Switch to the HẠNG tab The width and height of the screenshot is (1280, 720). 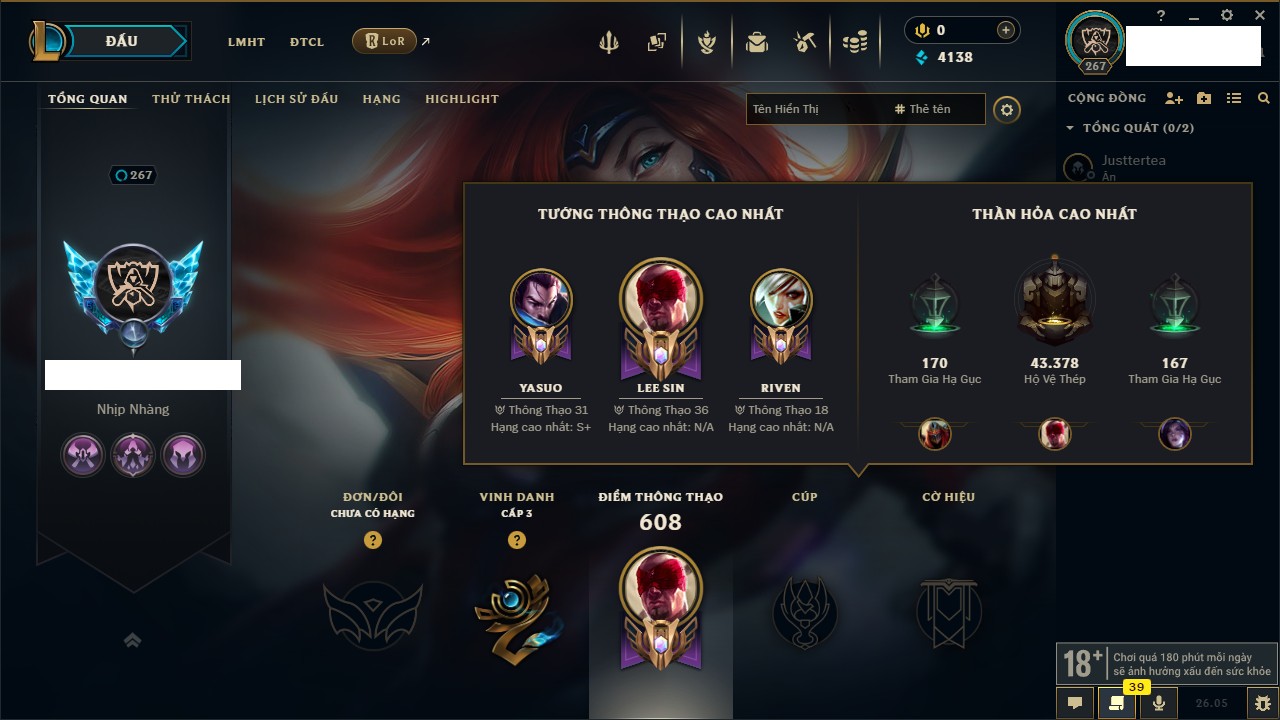381,99
